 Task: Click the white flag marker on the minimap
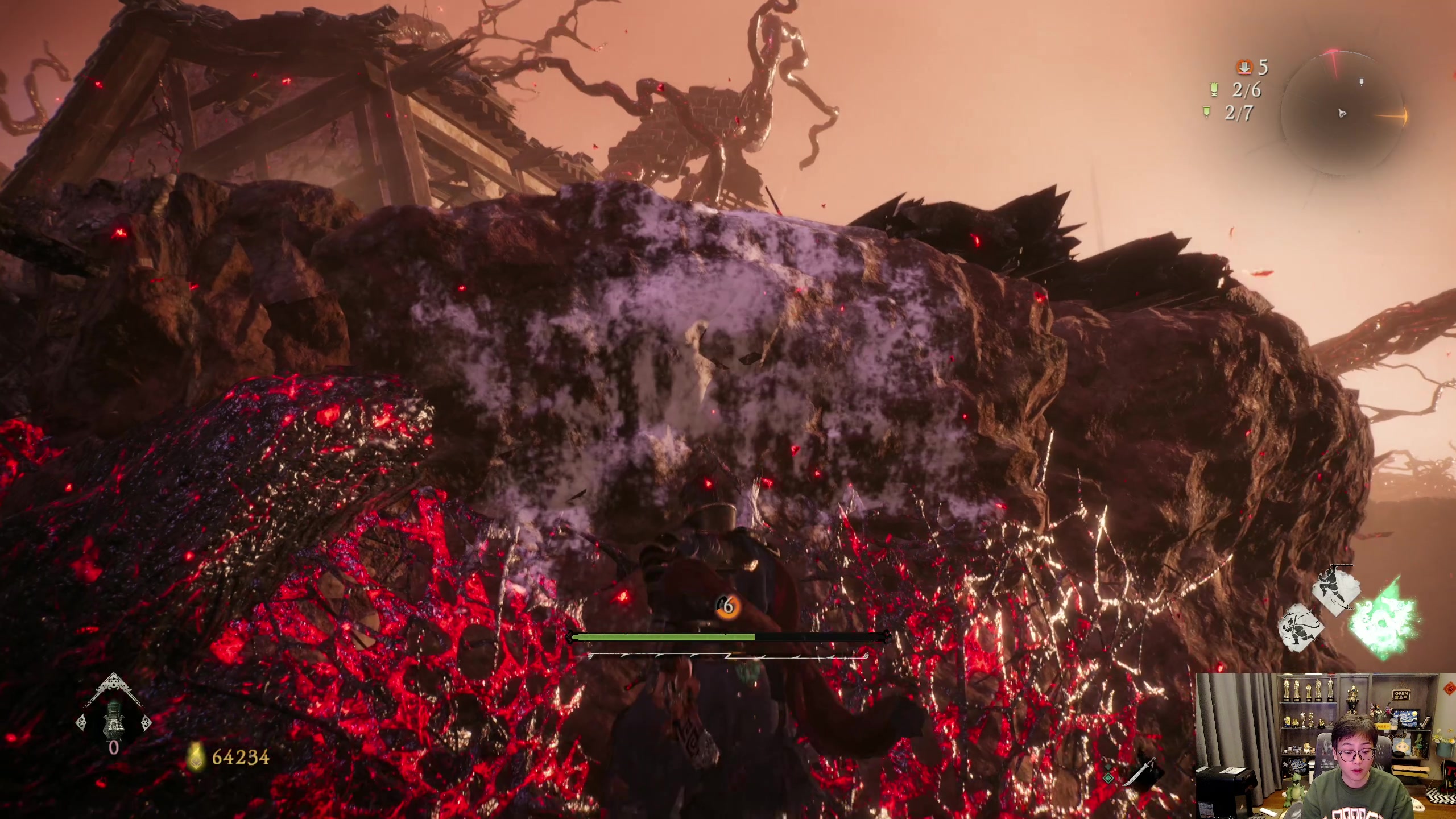tap(1362, 82)
